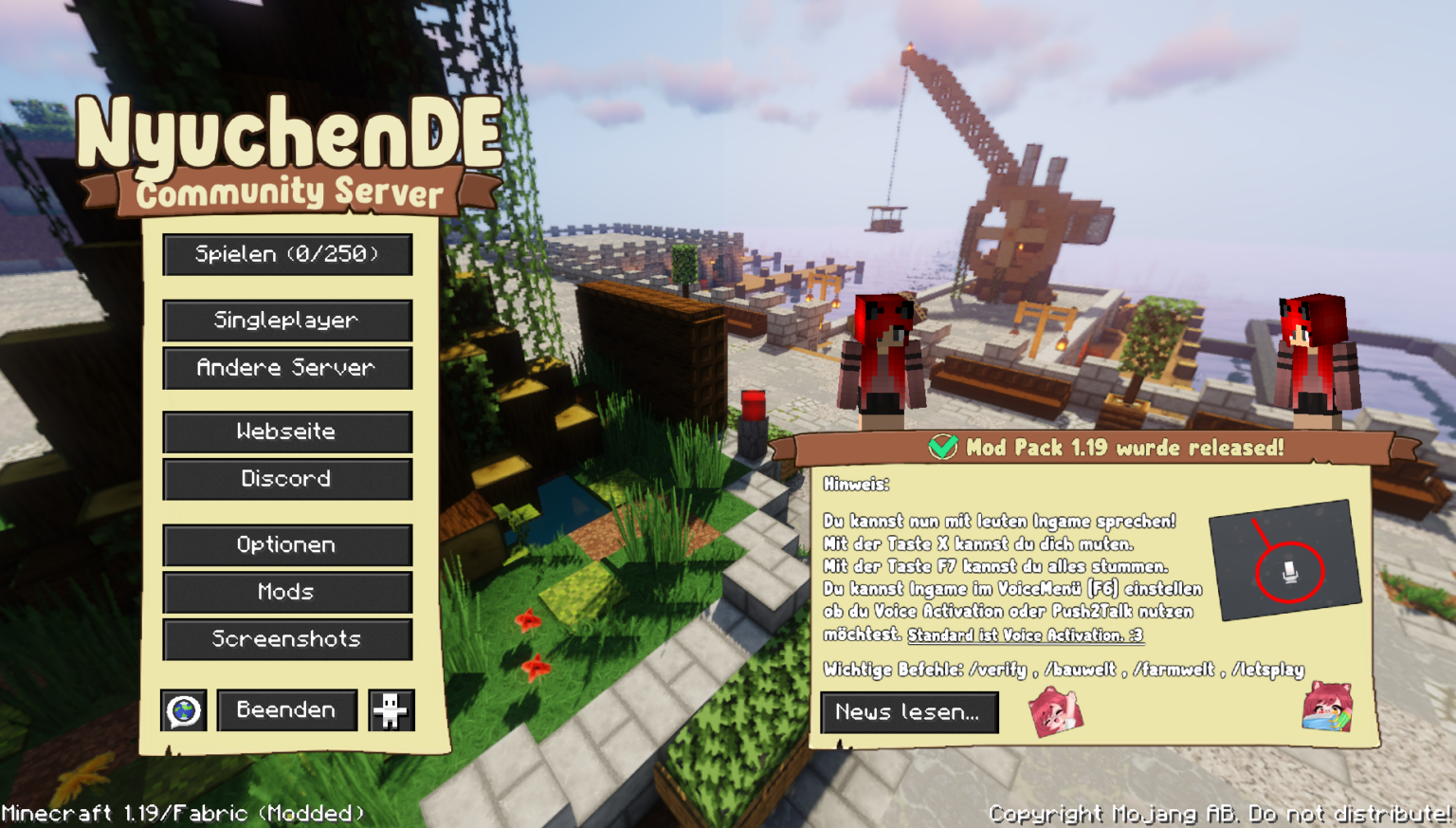Open the Mods list
This screenshot has width=1456, height=828.
287,592
